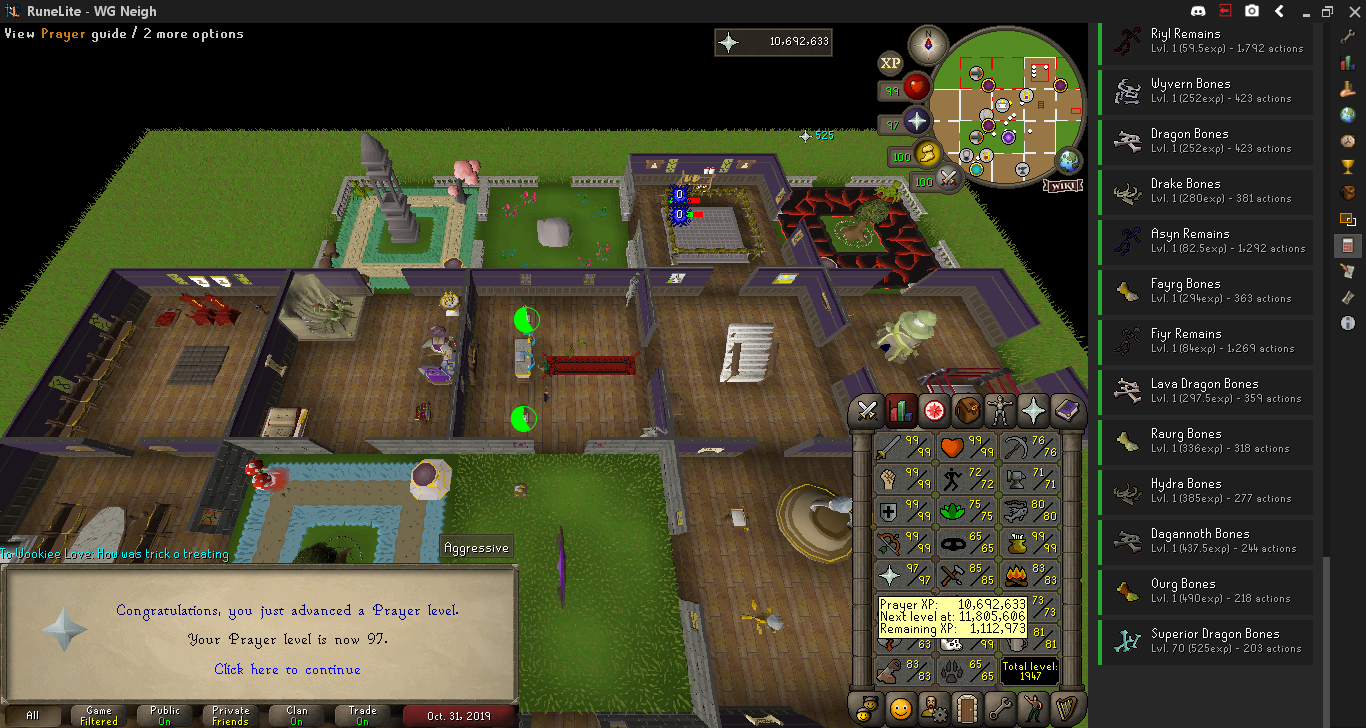Show the All chat tab
Image resolution: width=1366 pixels, height=728 pixels.
pyautogui.click(x=33, y=716)
